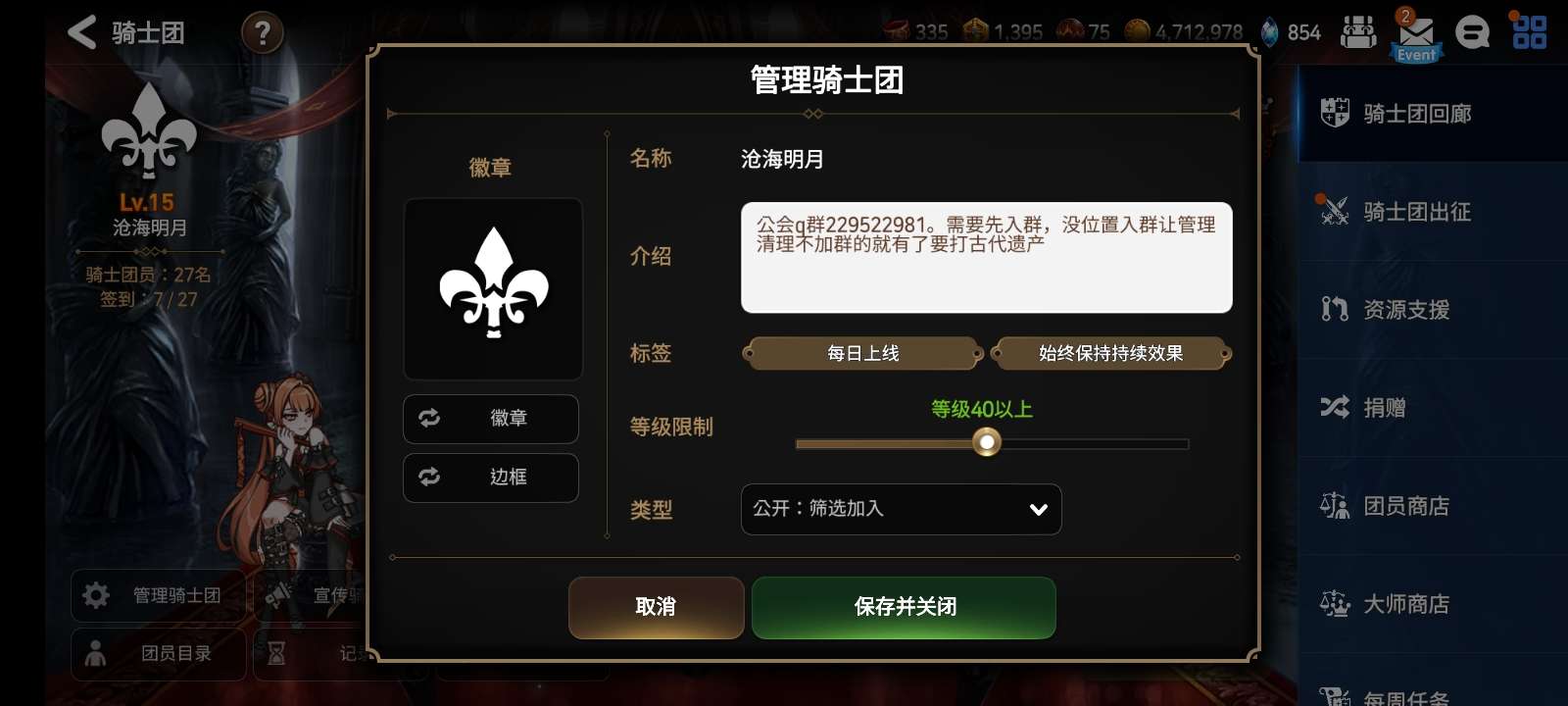Click the 保存并关闭 save button
1568x706 pixels.
pos(903,608)
